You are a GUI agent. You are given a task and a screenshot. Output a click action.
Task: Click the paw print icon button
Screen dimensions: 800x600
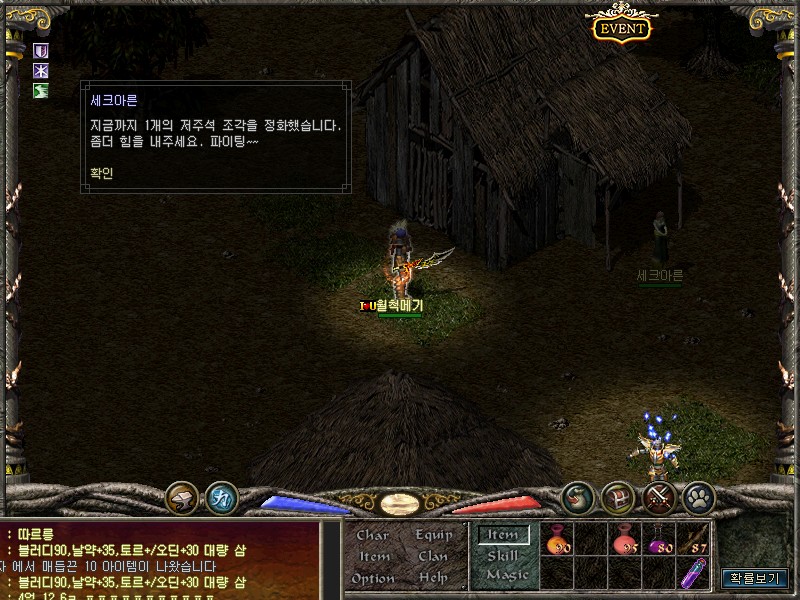(x=699, y=497)
